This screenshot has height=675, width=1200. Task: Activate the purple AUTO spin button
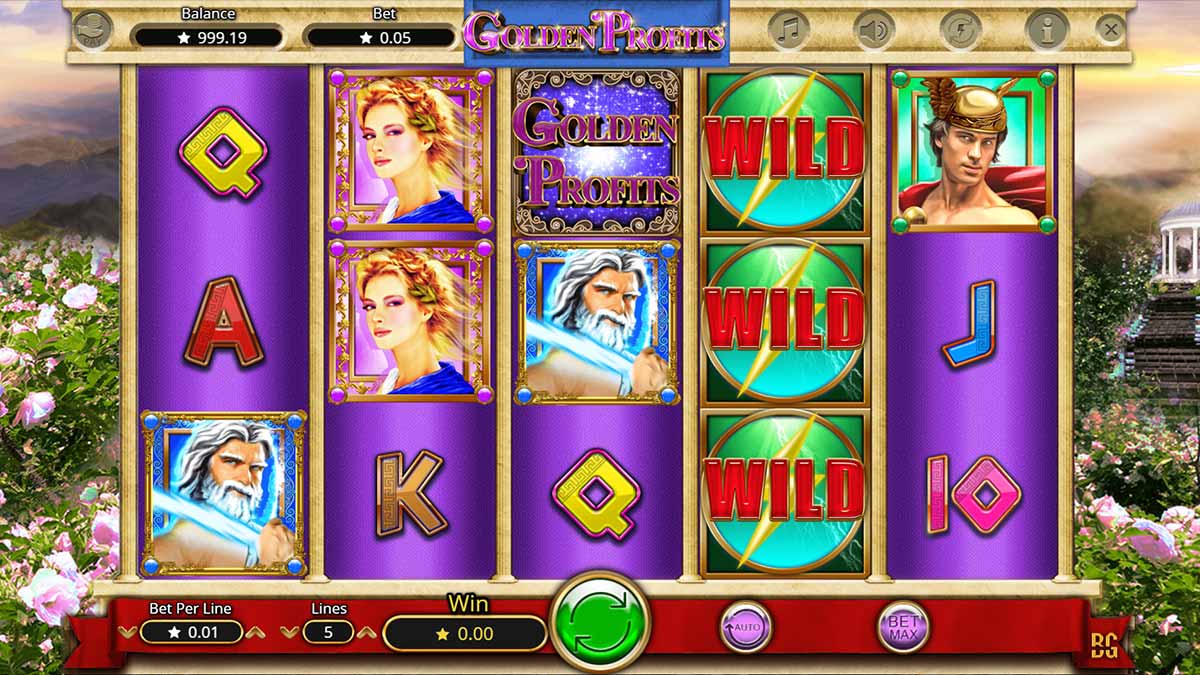click(x=746, y=627)
